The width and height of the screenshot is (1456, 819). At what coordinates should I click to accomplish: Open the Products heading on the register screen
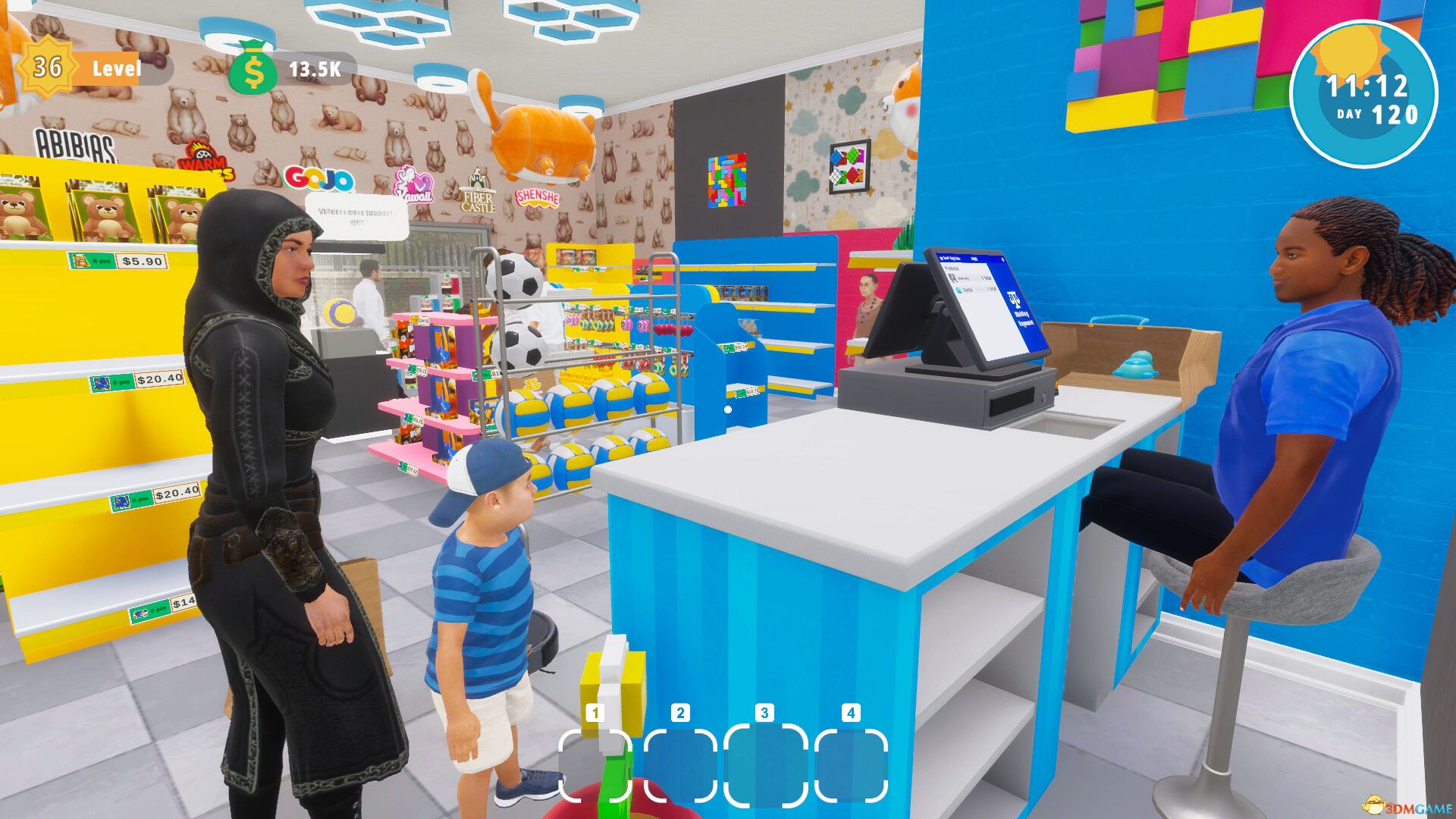(x=952, y=268)
